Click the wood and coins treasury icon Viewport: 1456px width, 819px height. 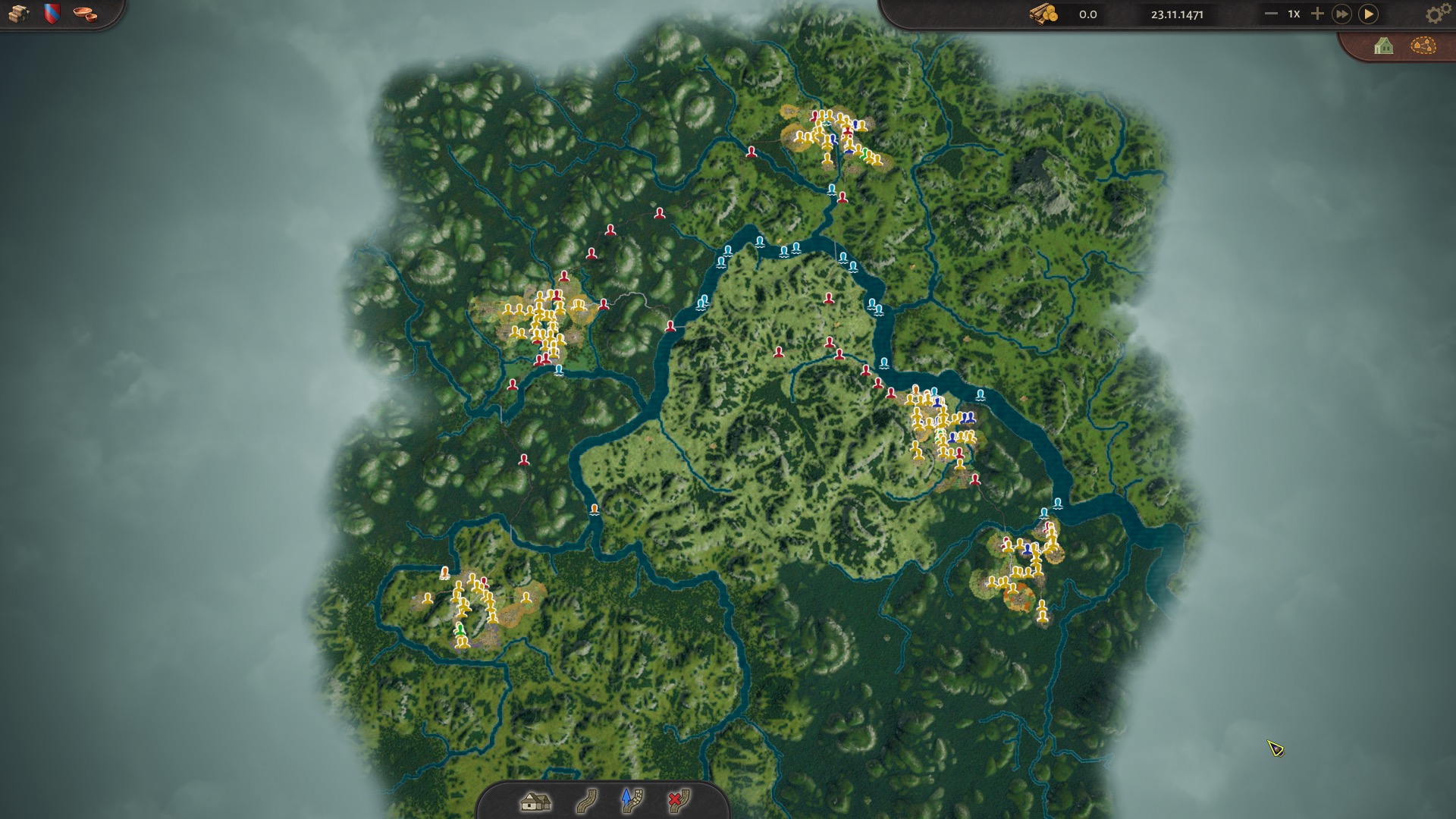pos(1043,14)
